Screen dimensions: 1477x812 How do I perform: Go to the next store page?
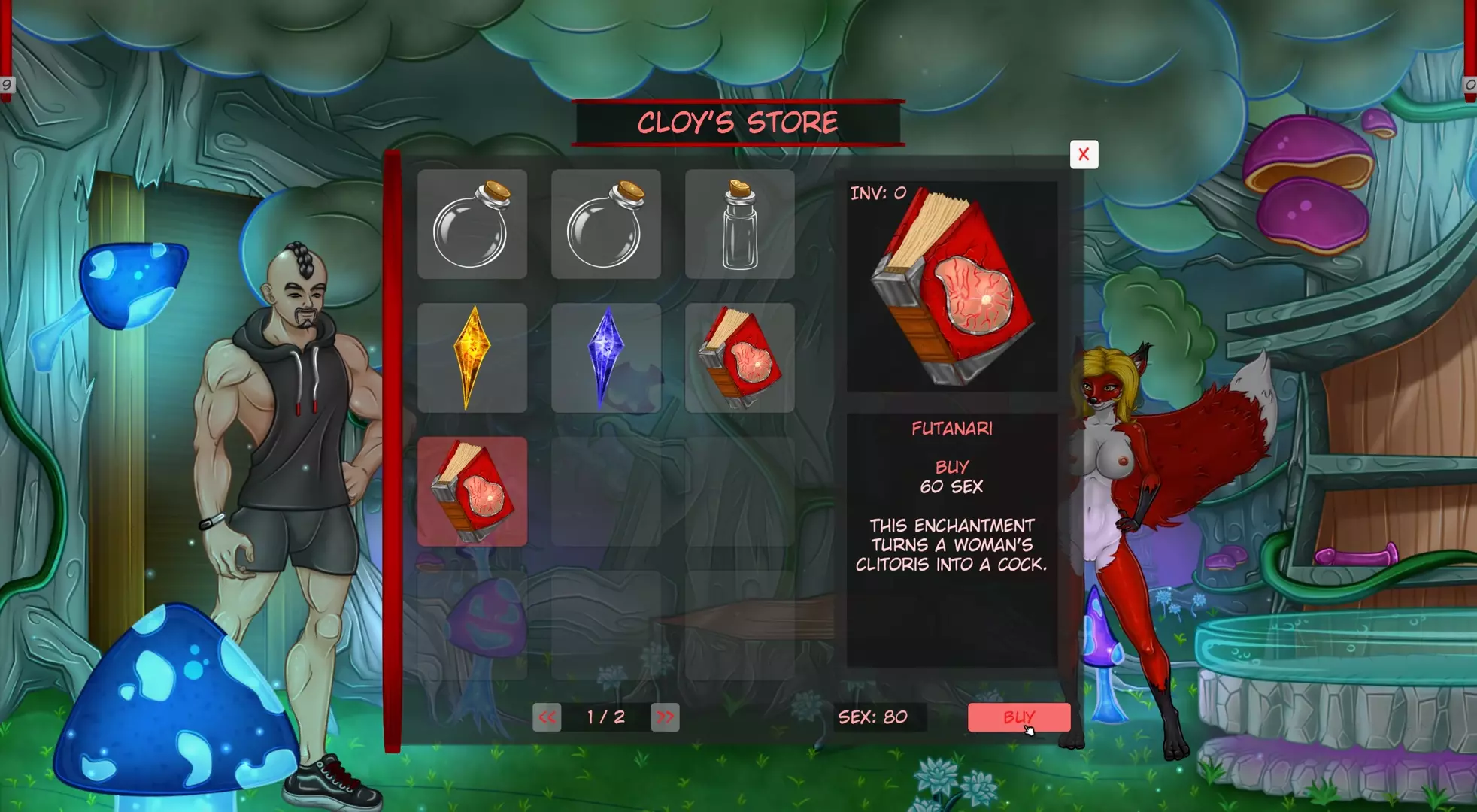(x=665, y=717)
